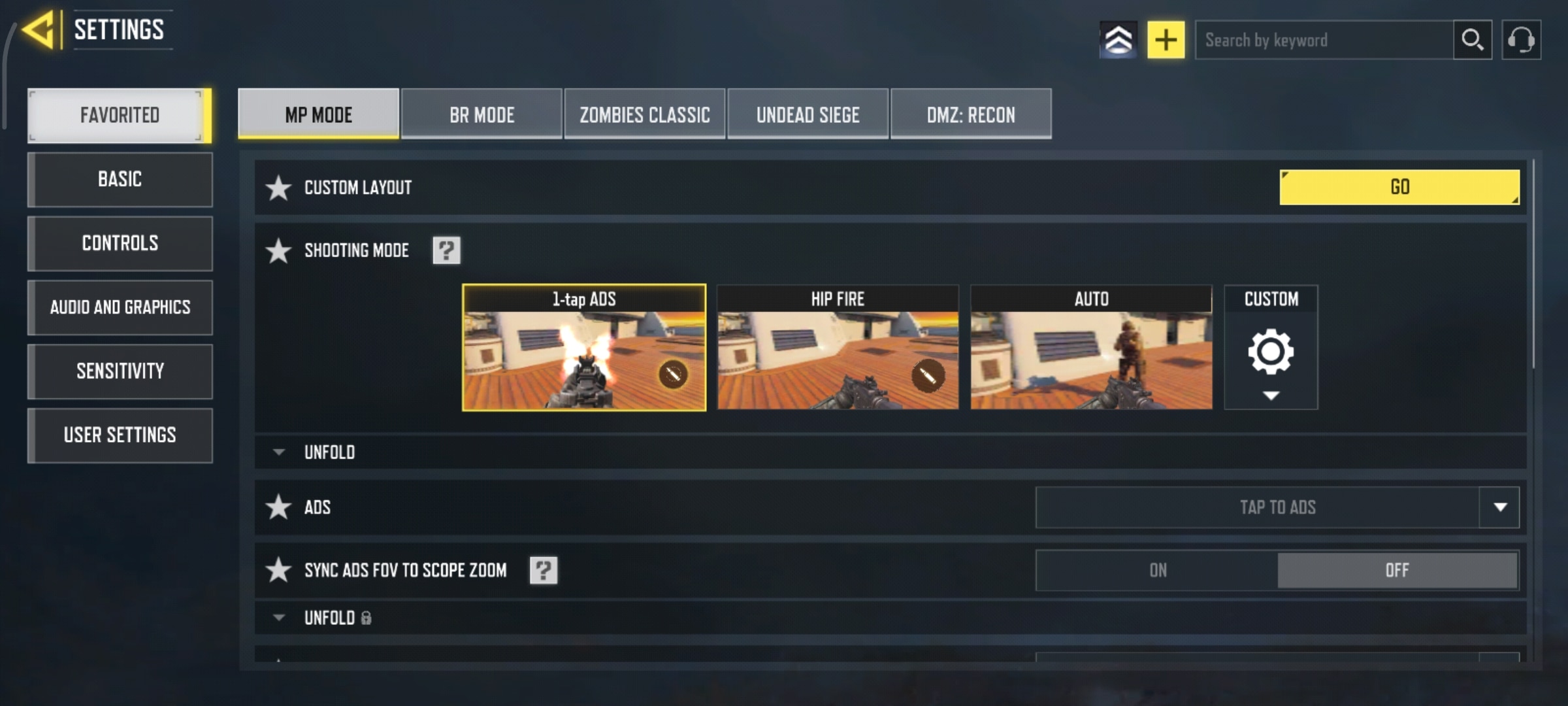The height and width of the screenshot is (706, 1568).
Task: Open Custom shooting mode gear option
Action: [x=1271, y=352]
